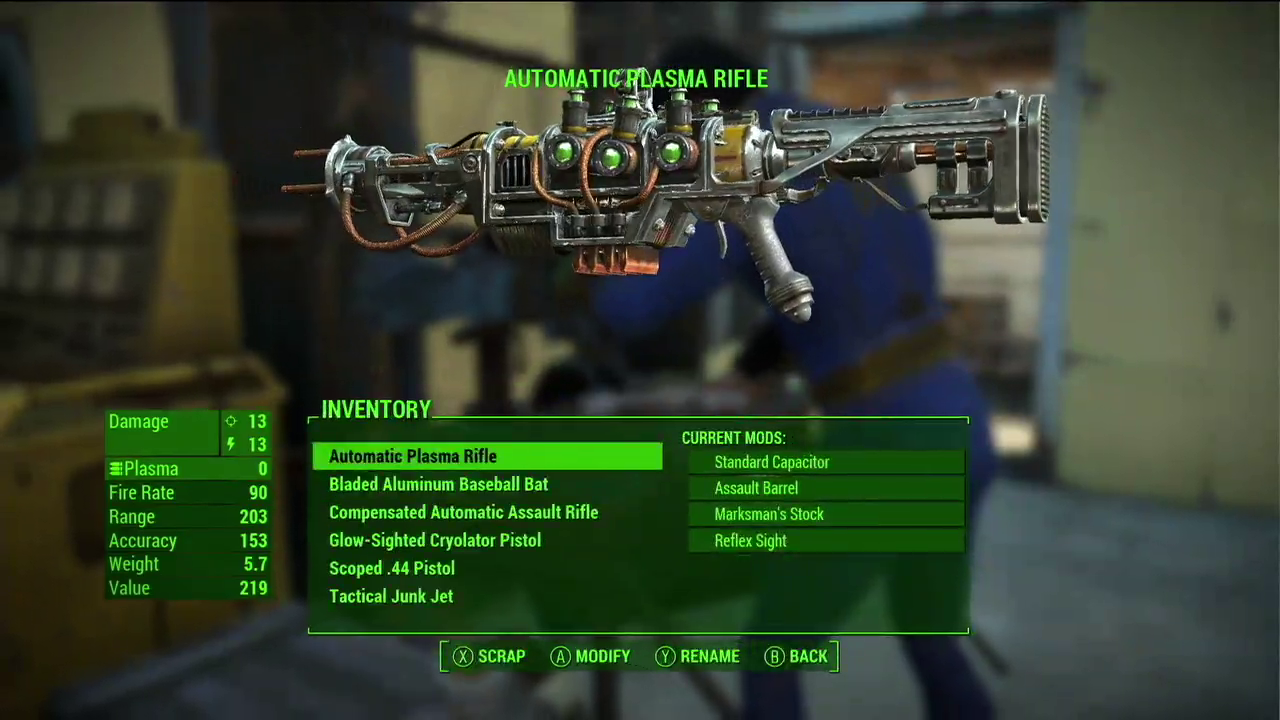Choose the Tactical Junk Jet
The width and height of the screenshot is (1280, 720).
[x=391, y=597]
